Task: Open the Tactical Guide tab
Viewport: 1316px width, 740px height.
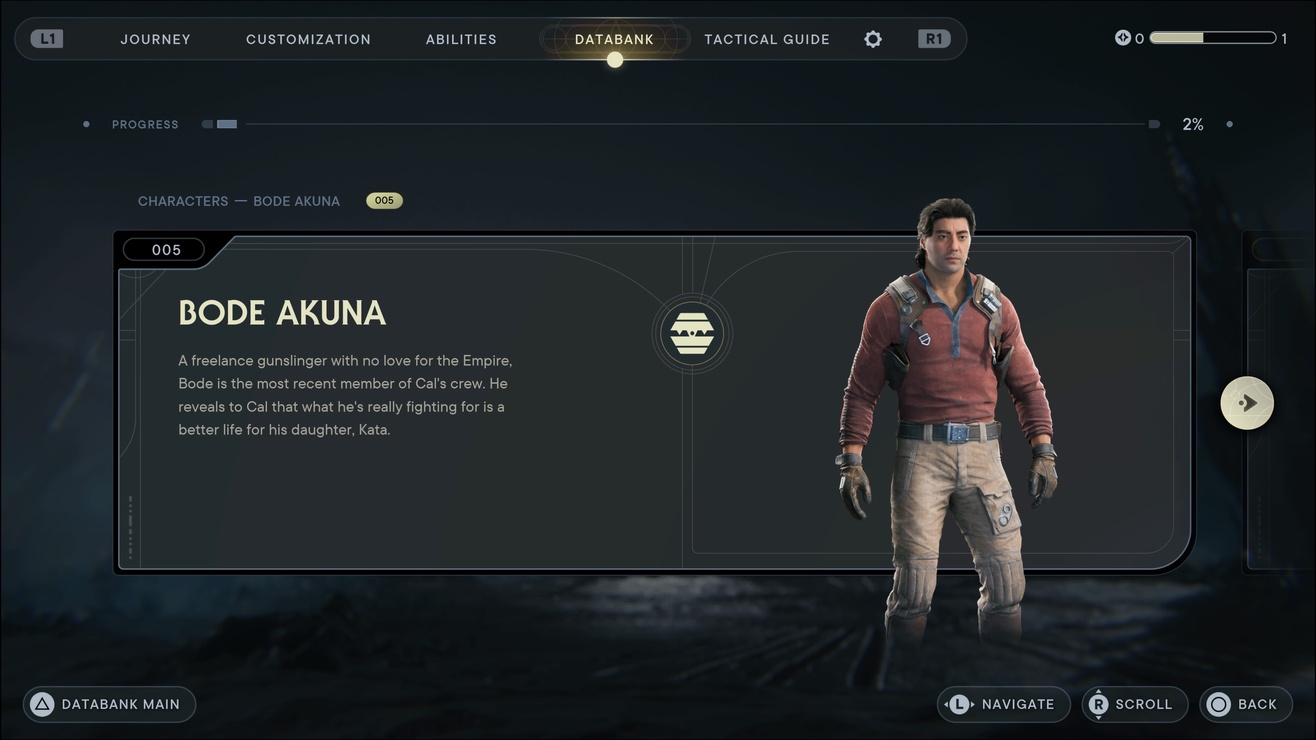Action: click(x=767, y=39)
